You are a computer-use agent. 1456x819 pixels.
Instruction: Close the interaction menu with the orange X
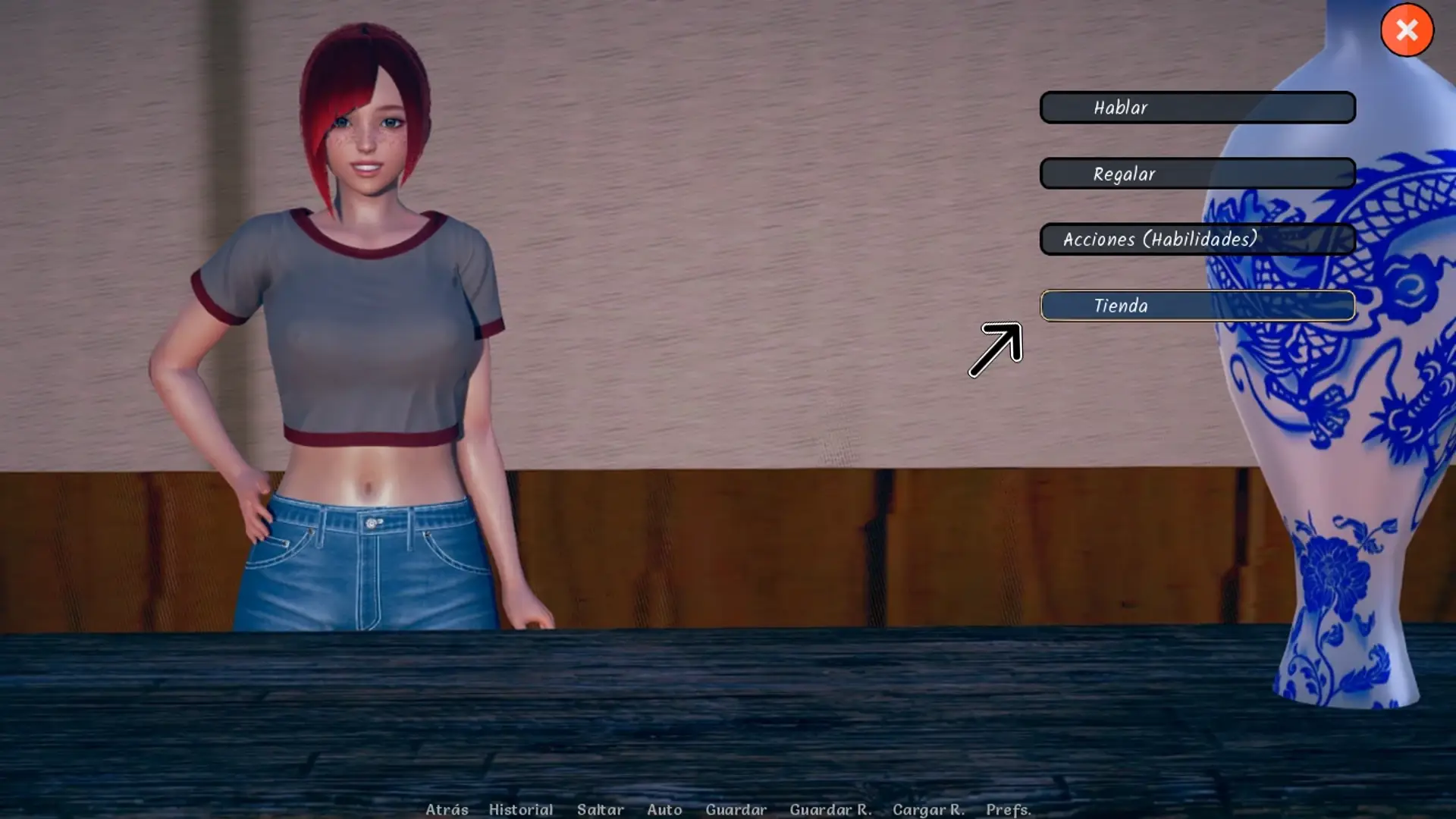click(1407, 30)
